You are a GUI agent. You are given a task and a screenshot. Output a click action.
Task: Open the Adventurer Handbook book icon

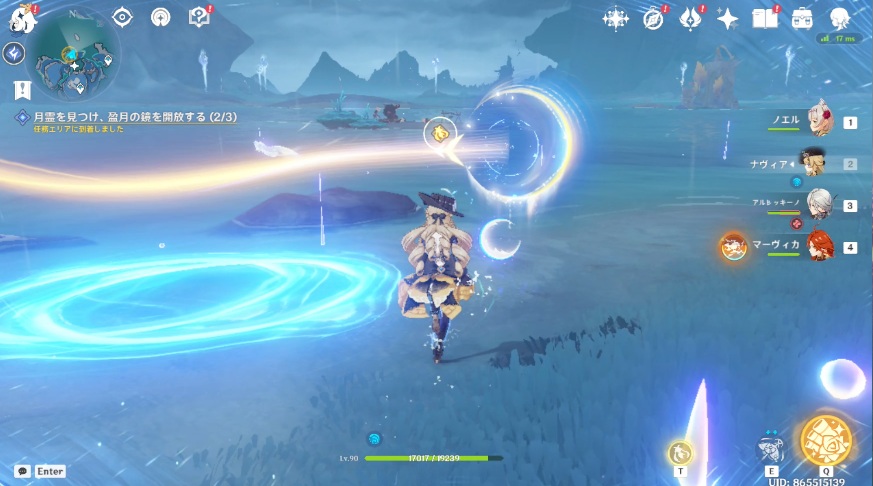(765, 18)
